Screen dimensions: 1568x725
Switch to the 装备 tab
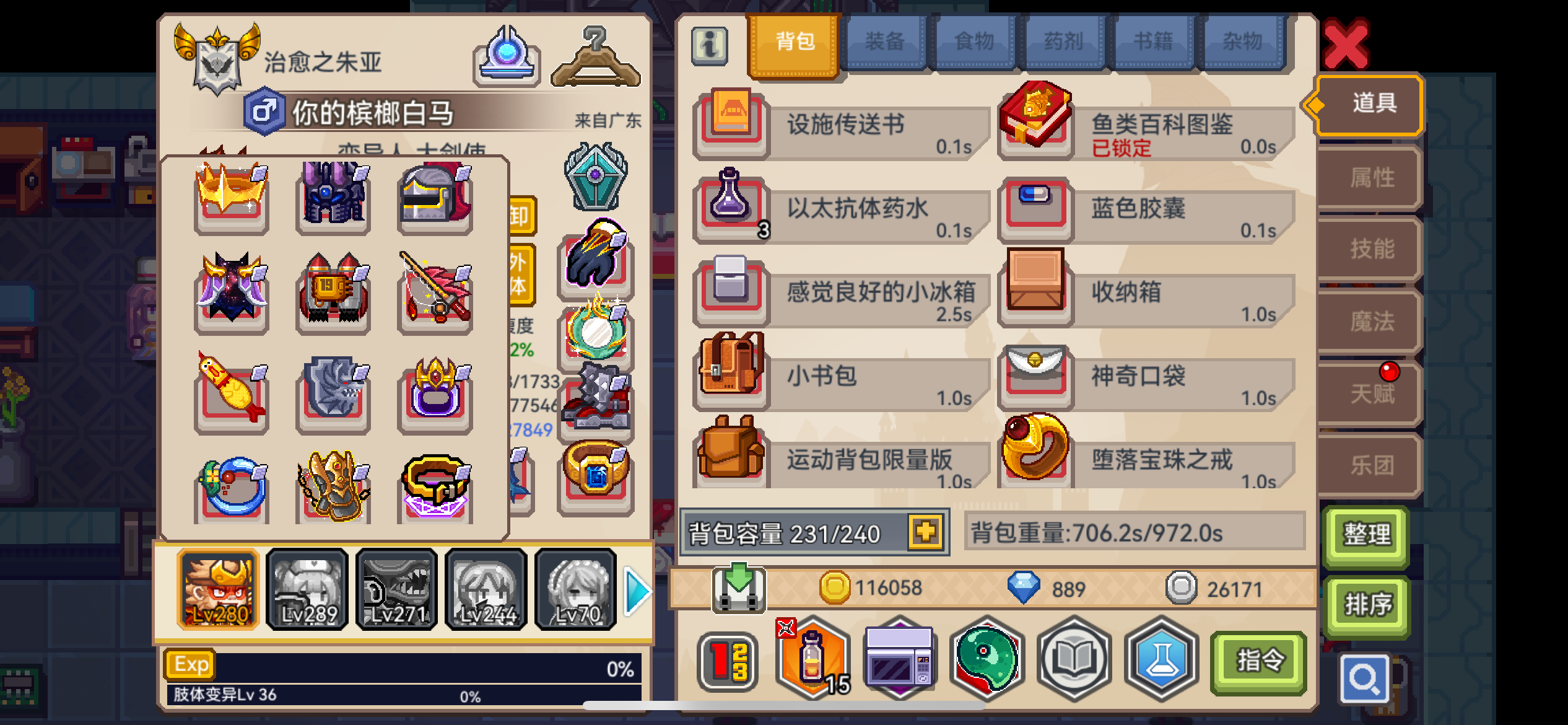[886, 41]
